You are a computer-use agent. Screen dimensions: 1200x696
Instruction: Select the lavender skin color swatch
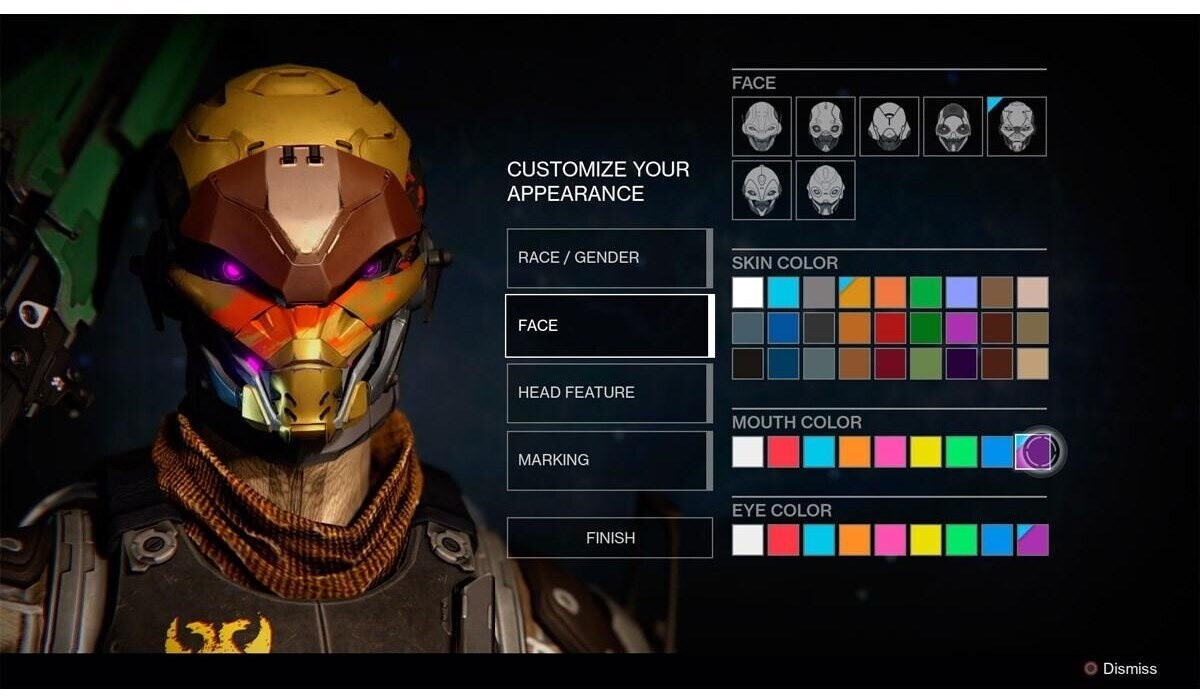tap(961, 293)
